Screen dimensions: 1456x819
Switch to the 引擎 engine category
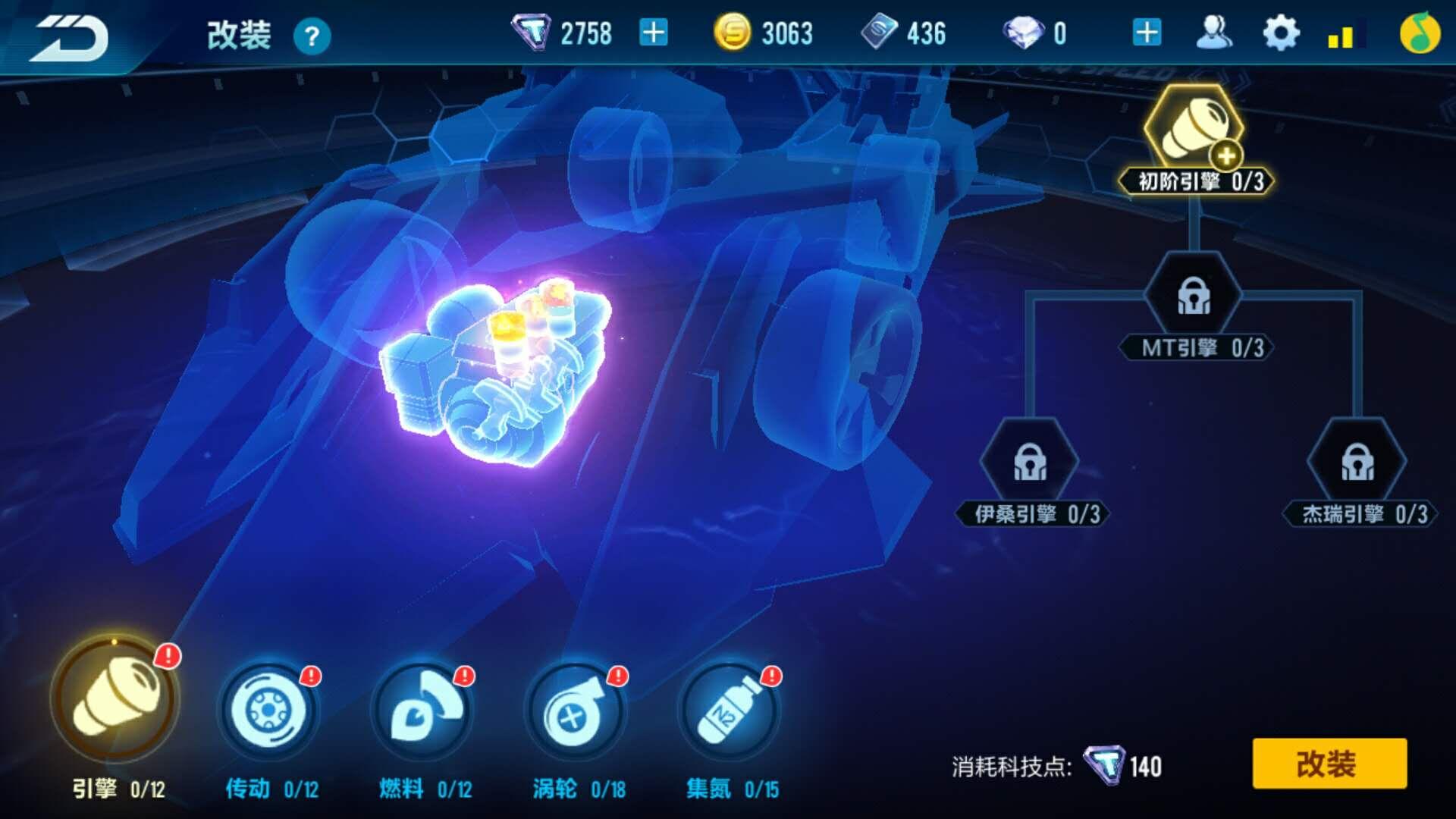(x=115, y=698)
